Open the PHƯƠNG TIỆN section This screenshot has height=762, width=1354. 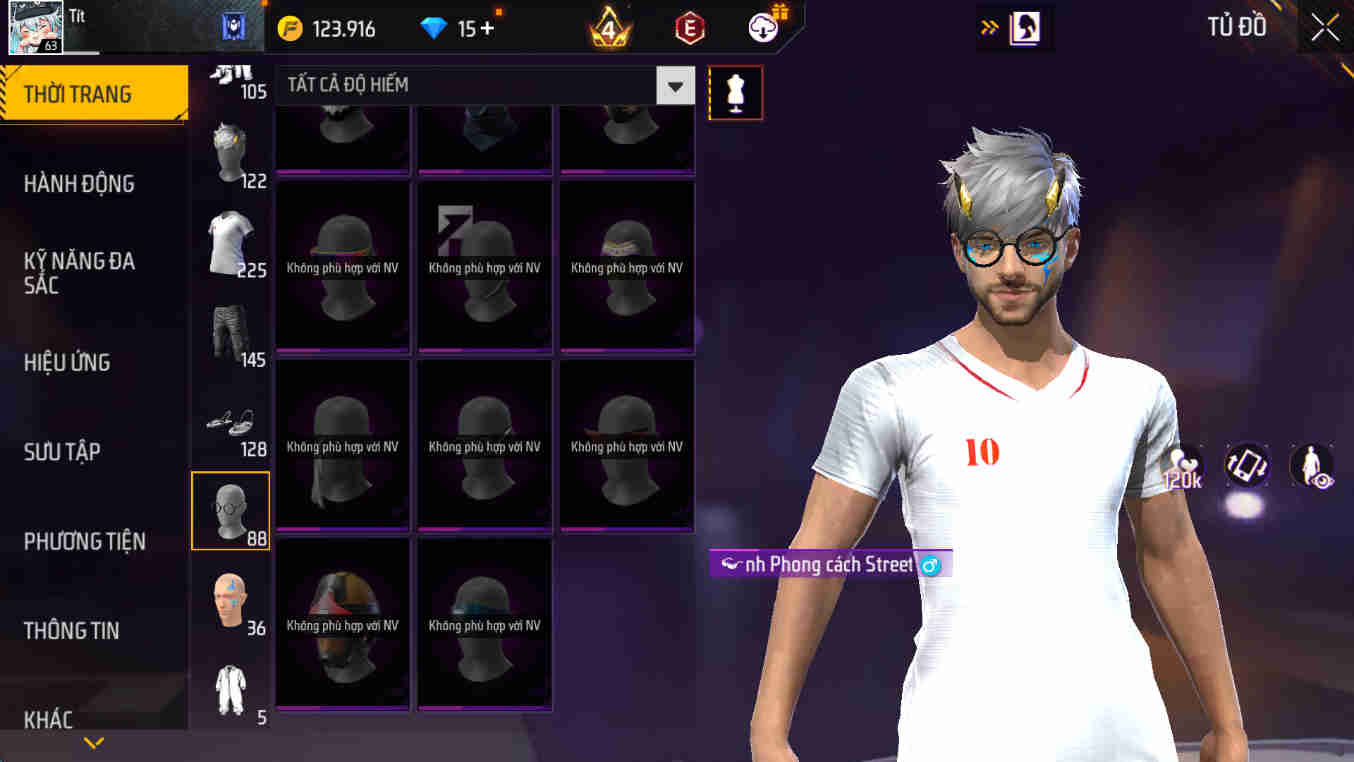(x=85, y=541)
